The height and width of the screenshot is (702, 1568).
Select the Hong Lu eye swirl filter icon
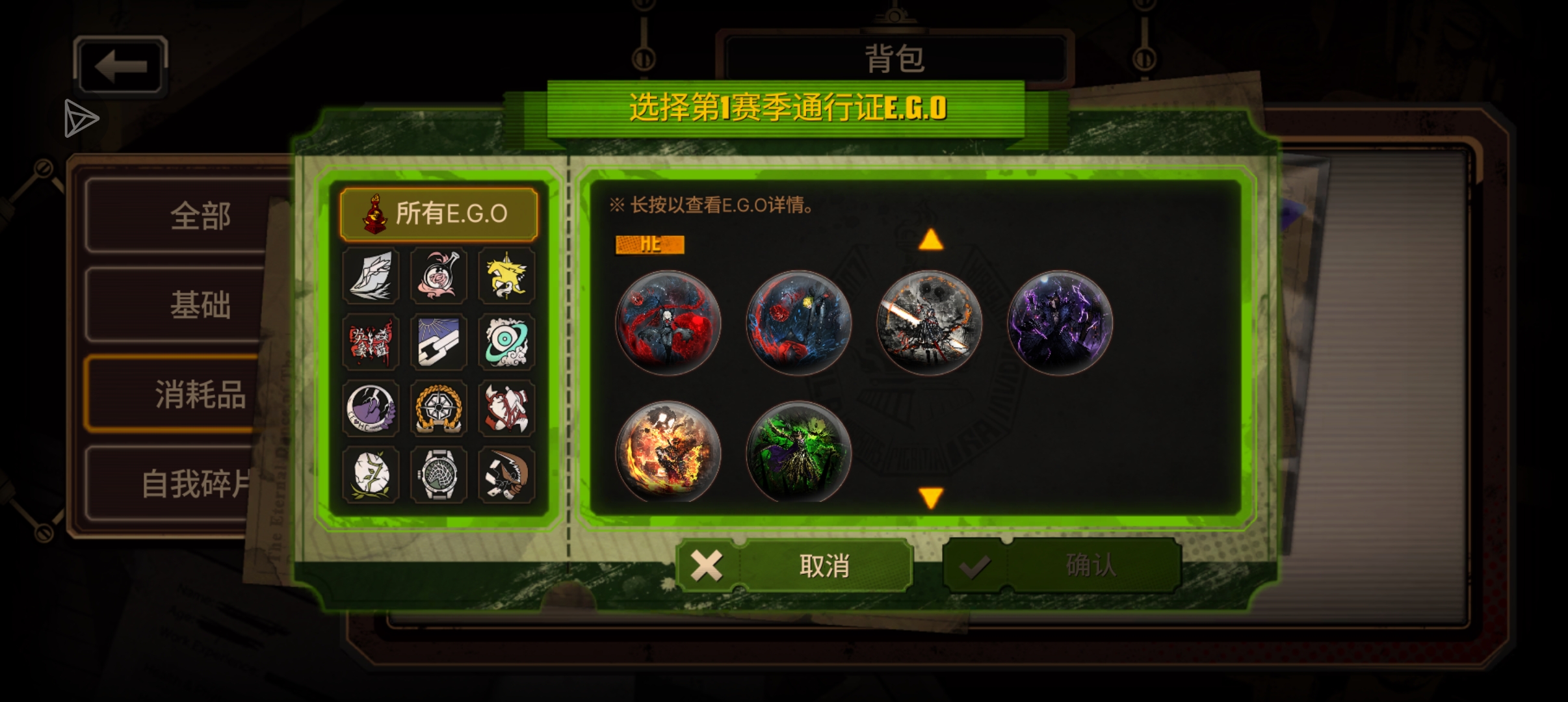[x=506, y=343]
